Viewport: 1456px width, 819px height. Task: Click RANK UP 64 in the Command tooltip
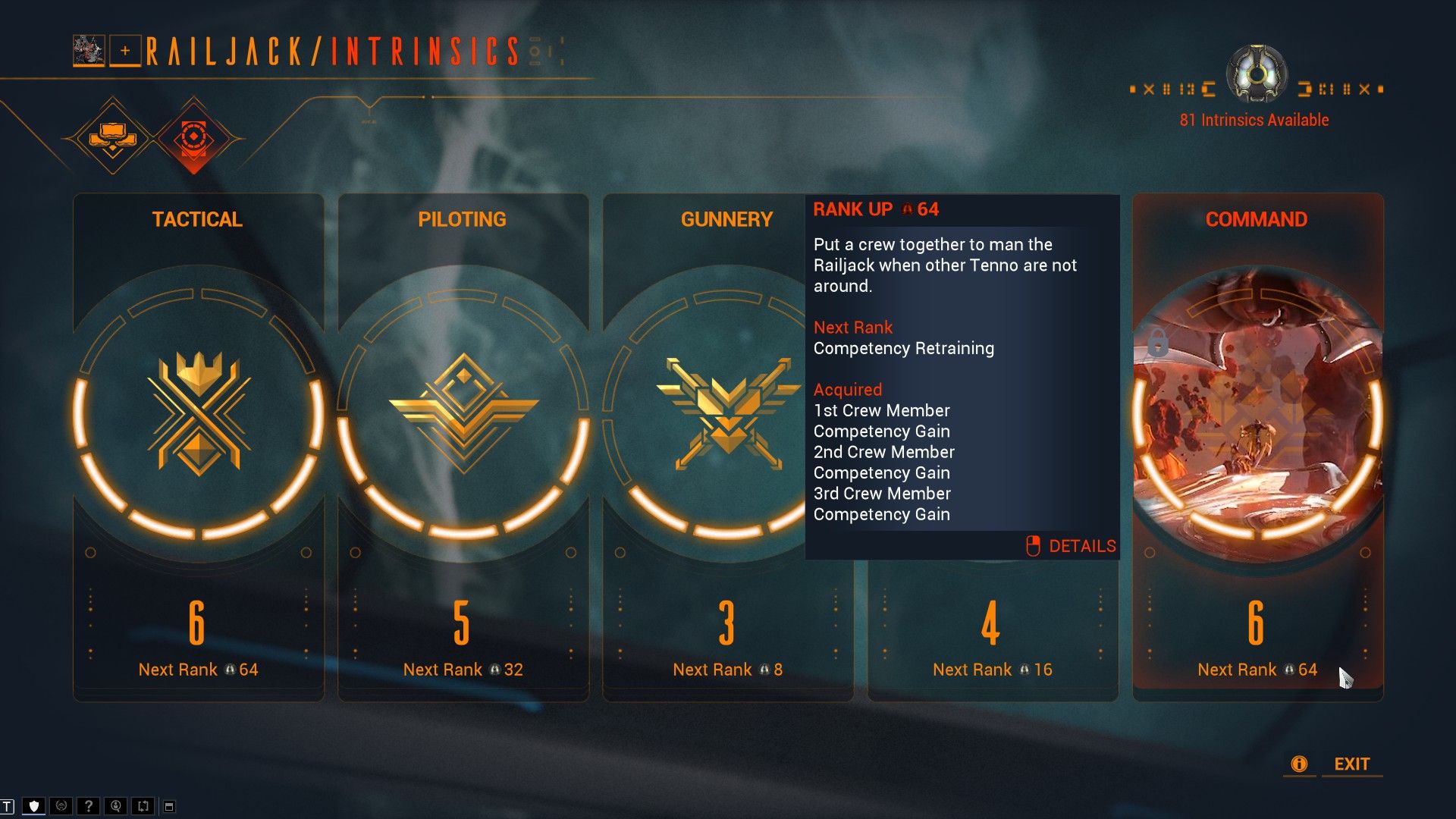(x=876, y=209)
